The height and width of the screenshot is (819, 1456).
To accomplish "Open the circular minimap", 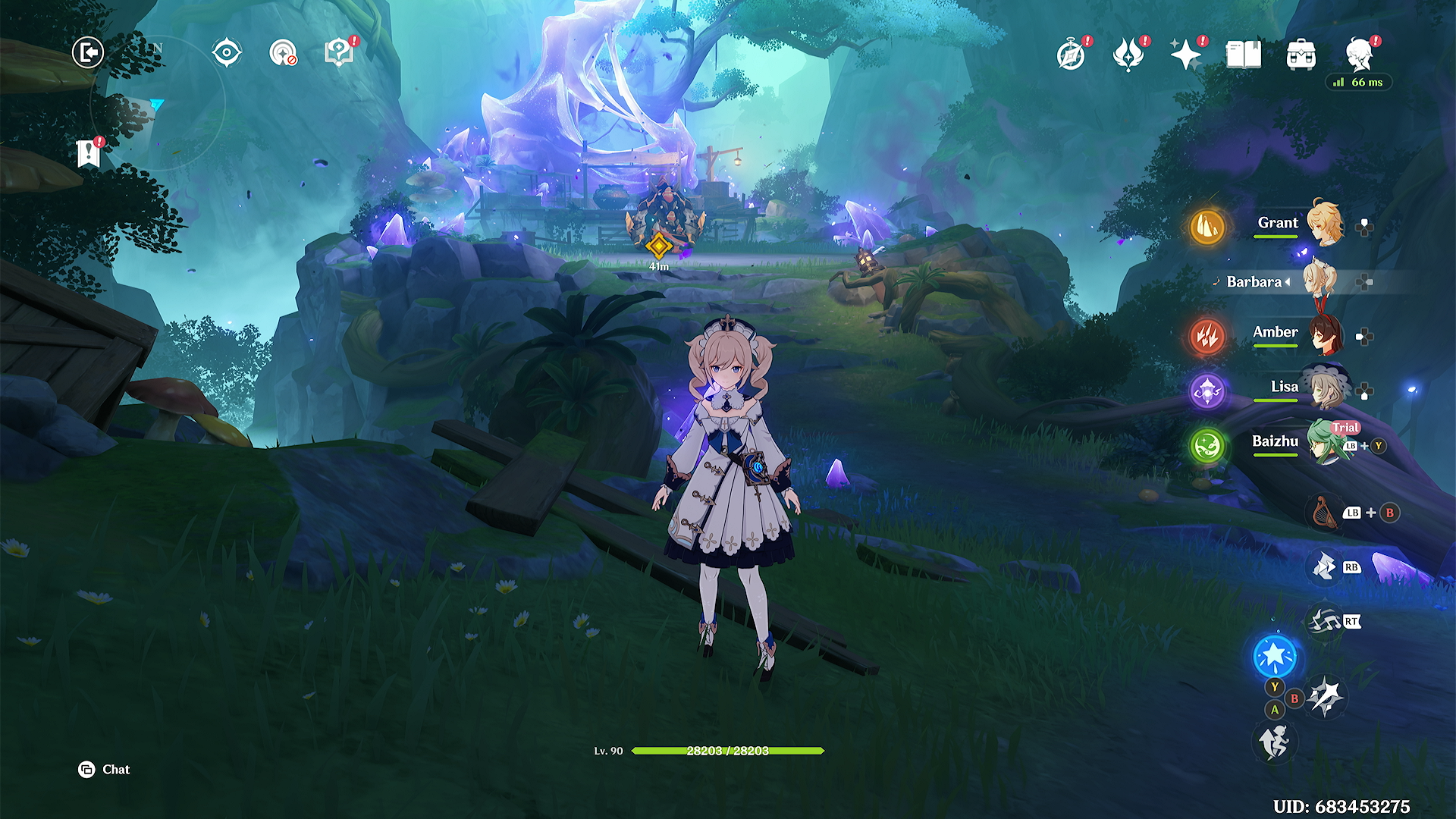I will point(158,103).
